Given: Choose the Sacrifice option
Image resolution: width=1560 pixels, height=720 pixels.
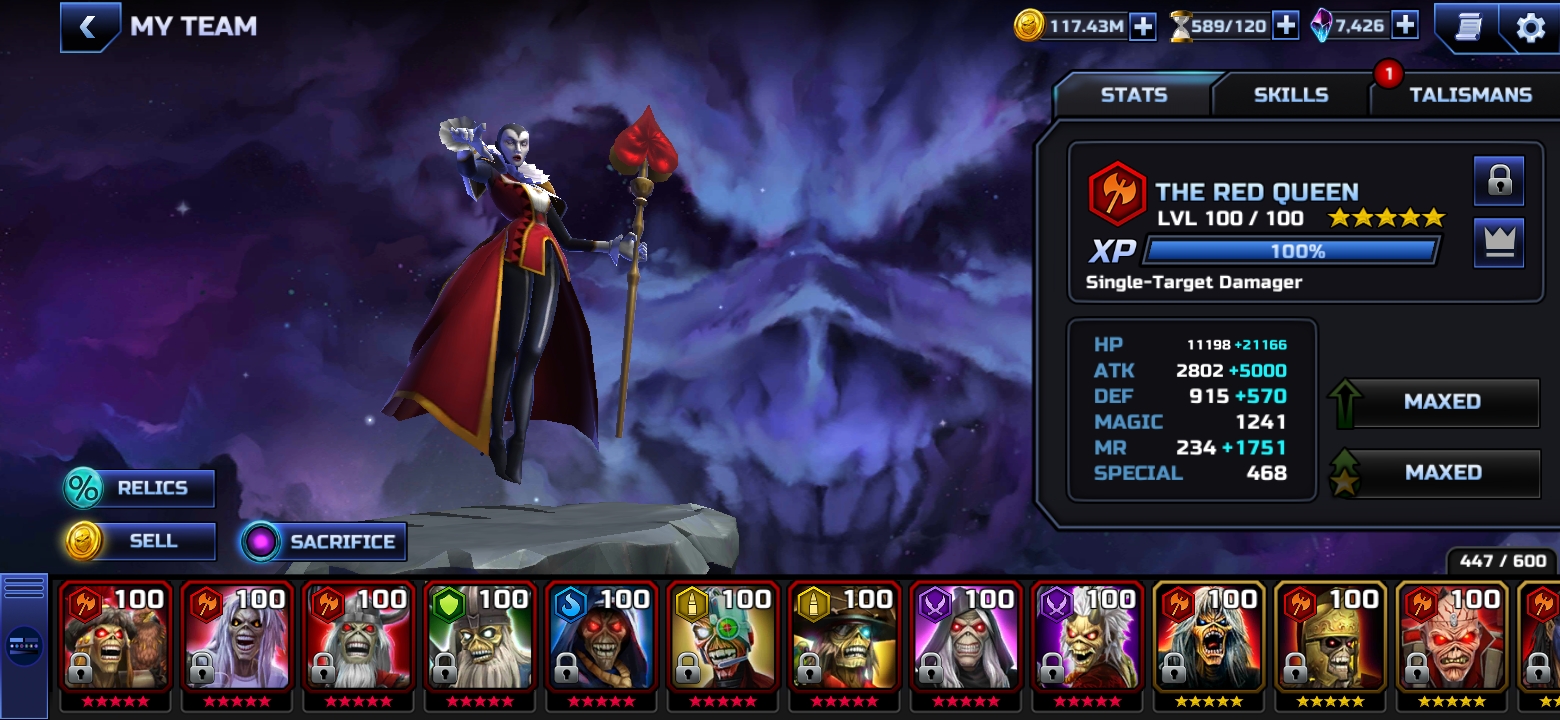Looking at the screenshot, I should [x=324, y=542].
